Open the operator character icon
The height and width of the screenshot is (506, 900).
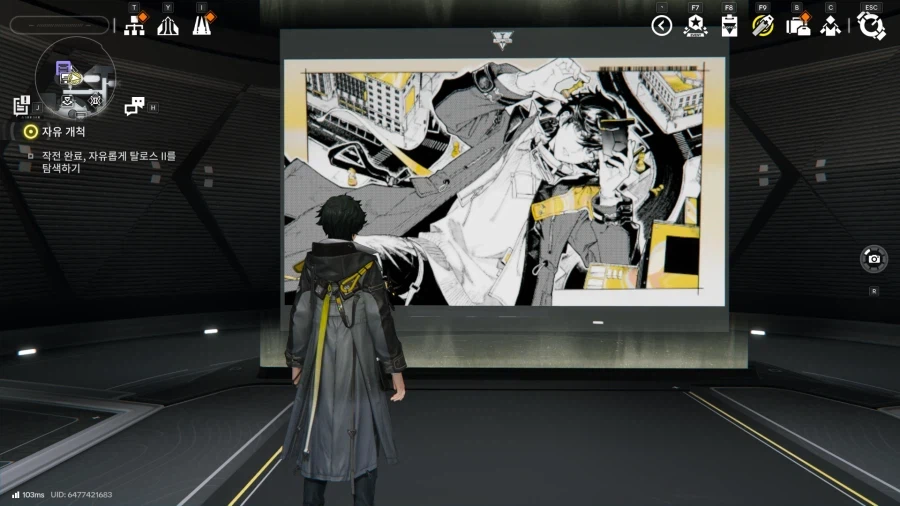(830, 27)
